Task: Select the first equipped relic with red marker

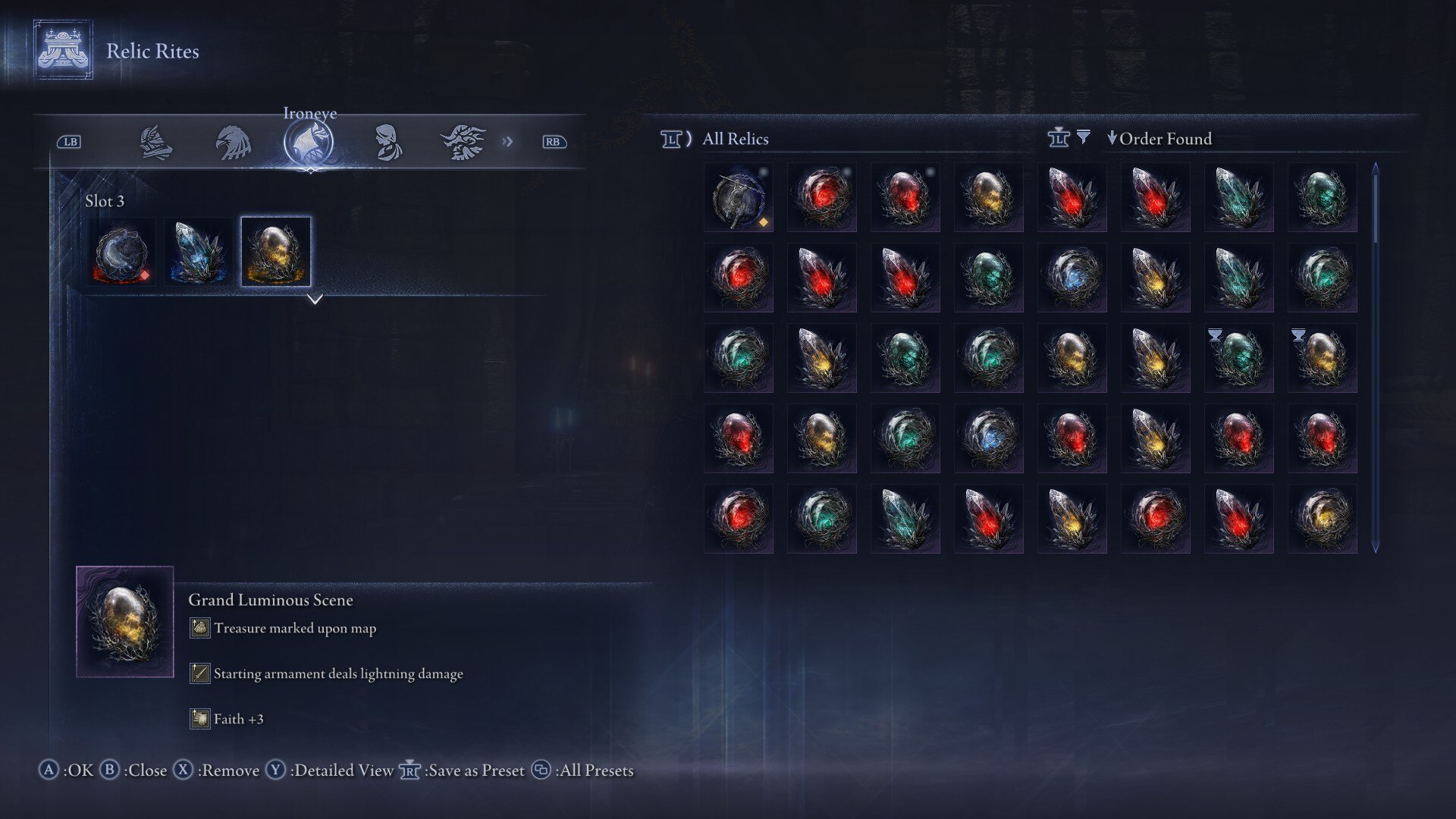Action: point(121,253)
